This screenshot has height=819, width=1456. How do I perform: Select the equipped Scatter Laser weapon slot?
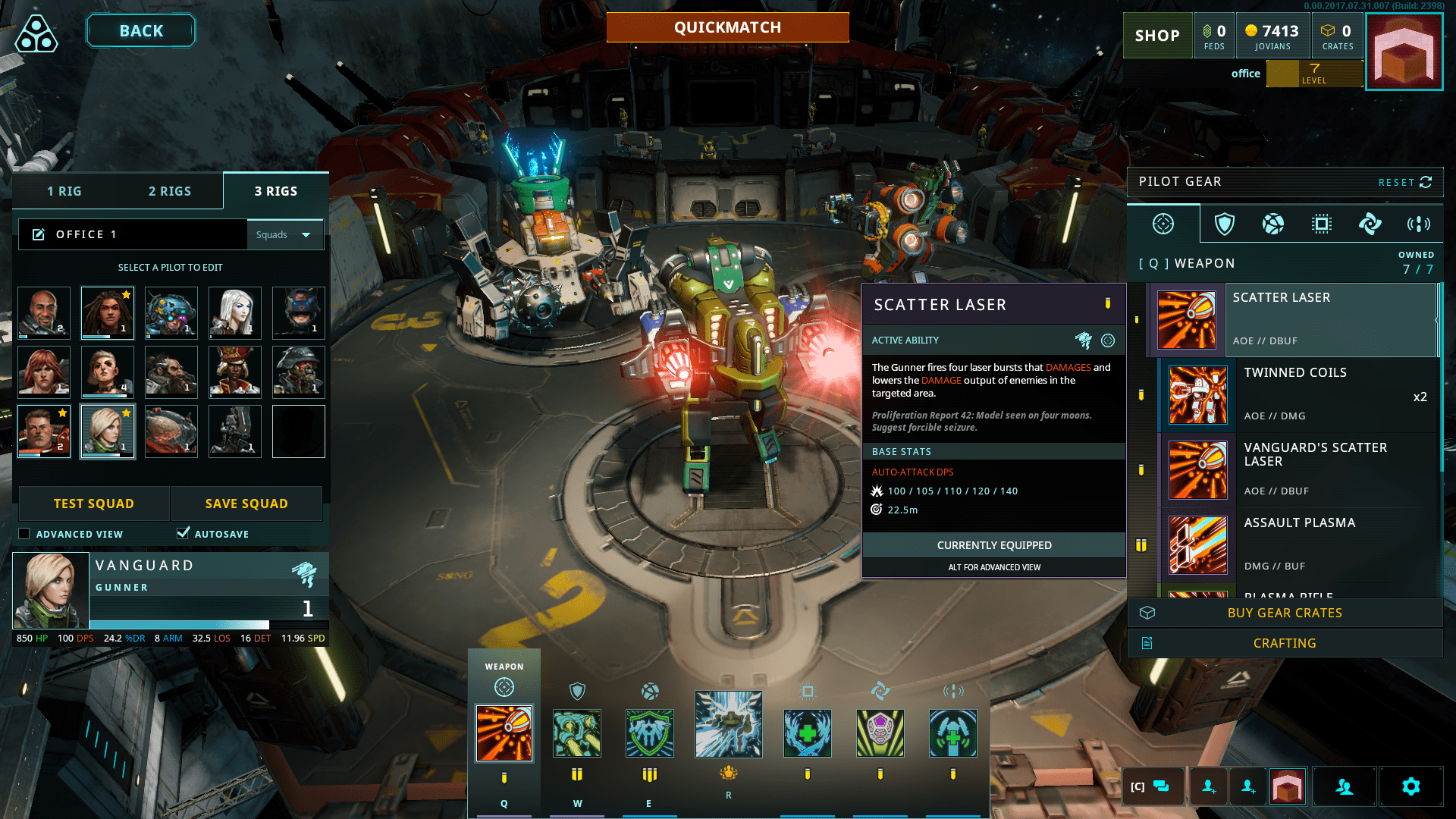tap(504, 733)
